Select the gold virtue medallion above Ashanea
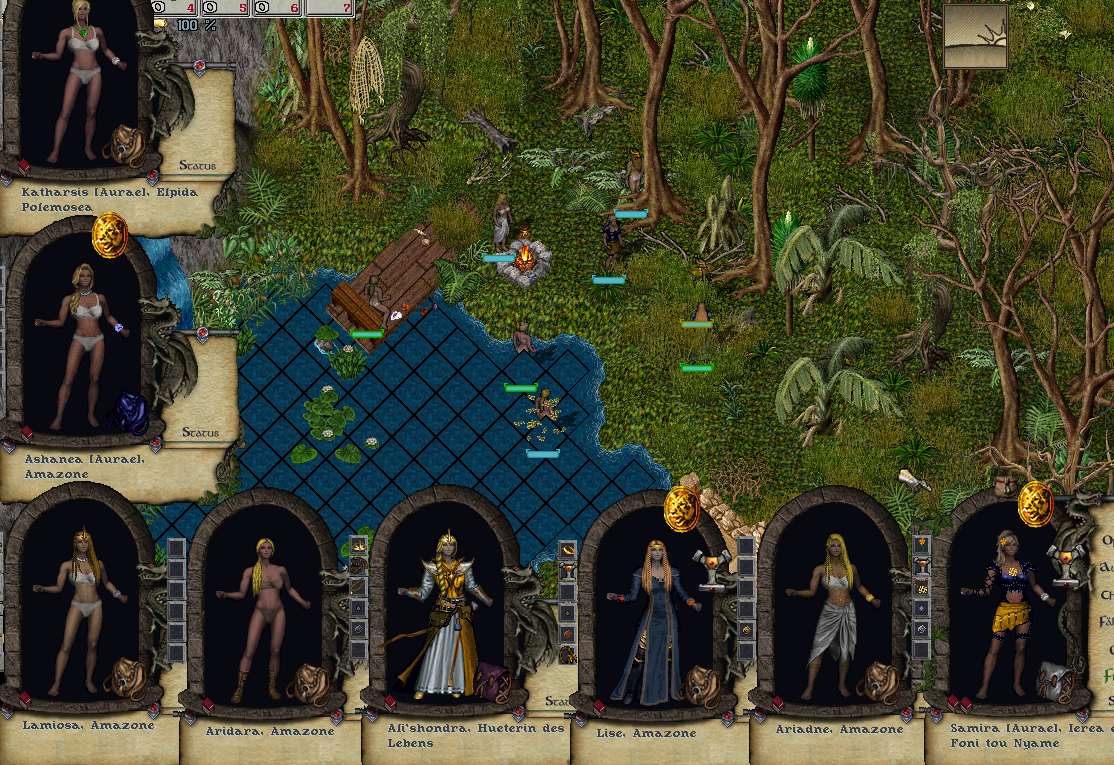 click(x=109, y=236)
